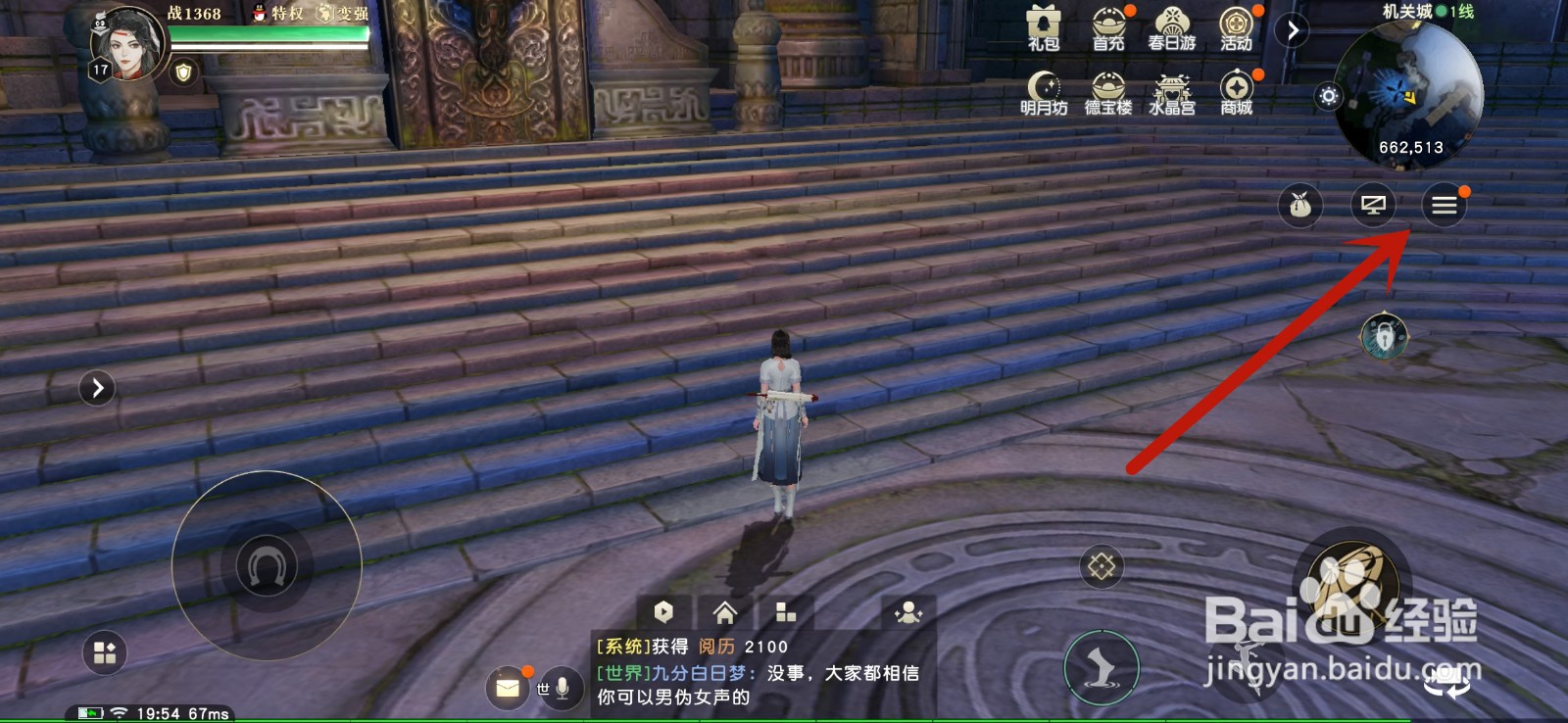Open the 春日游 spring event icon
The width and height of the screenshot is (1568, 723).
pos(1171,24)
